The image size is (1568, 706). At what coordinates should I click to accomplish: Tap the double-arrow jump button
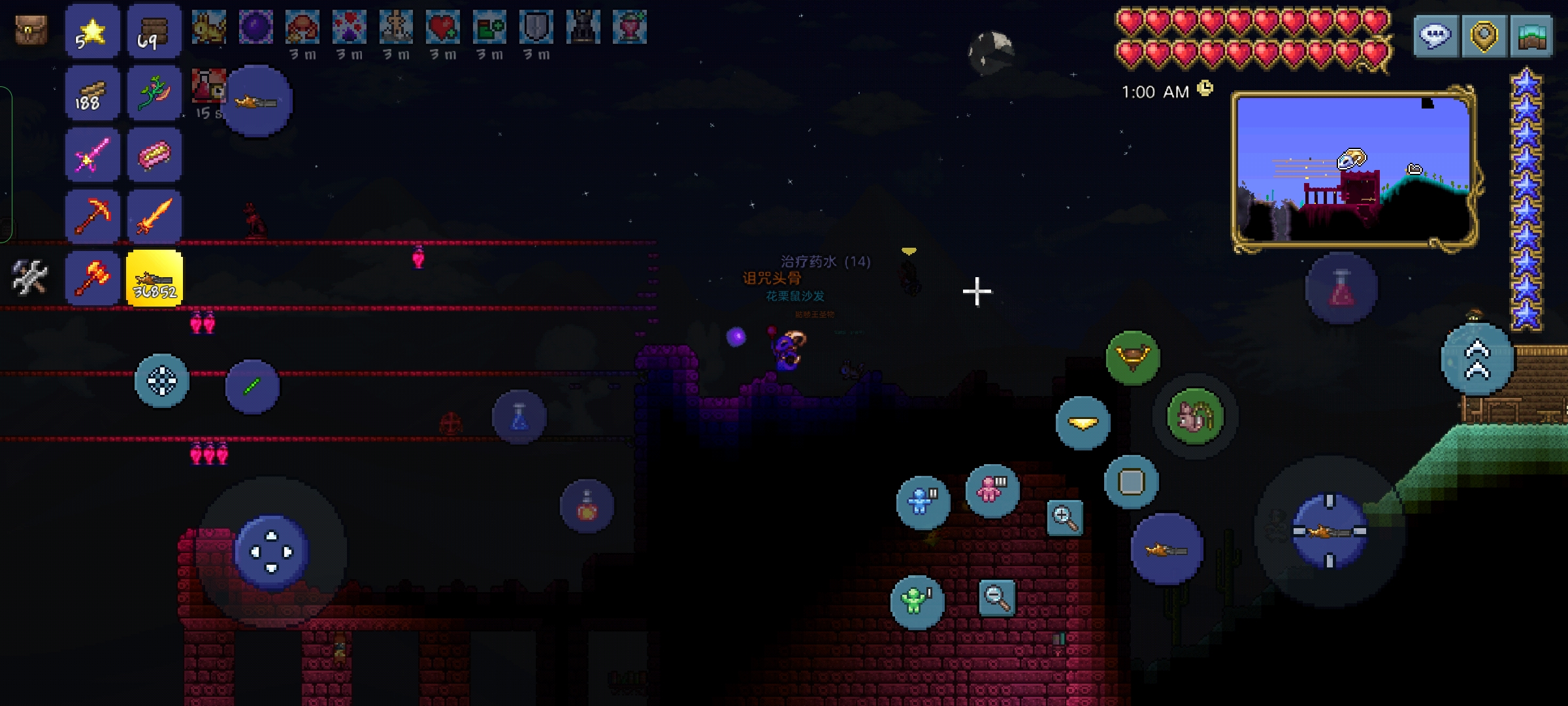click(1477, 360)
